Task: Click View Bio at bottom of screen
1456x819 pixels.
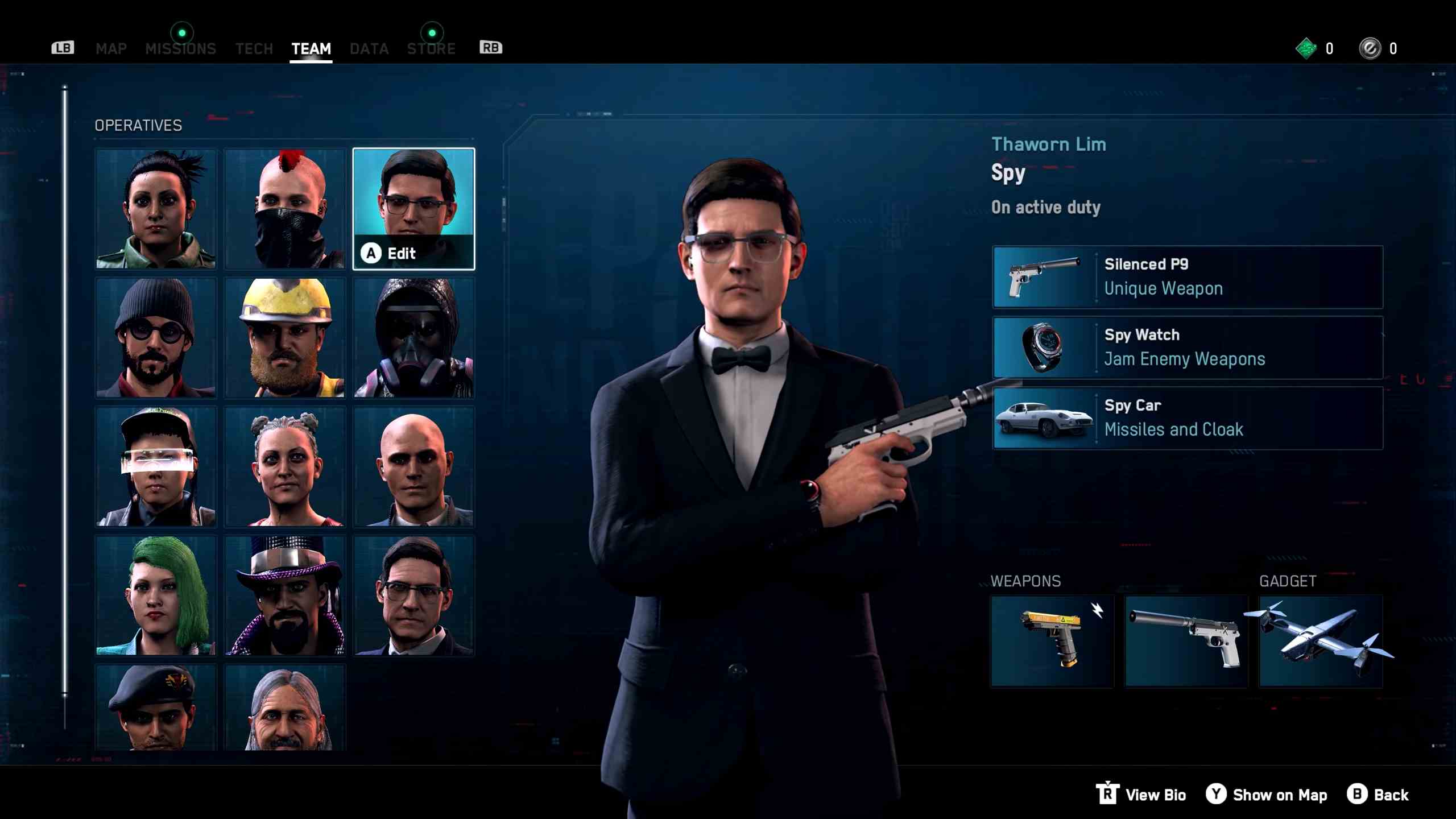Action: pos(1155,795)
